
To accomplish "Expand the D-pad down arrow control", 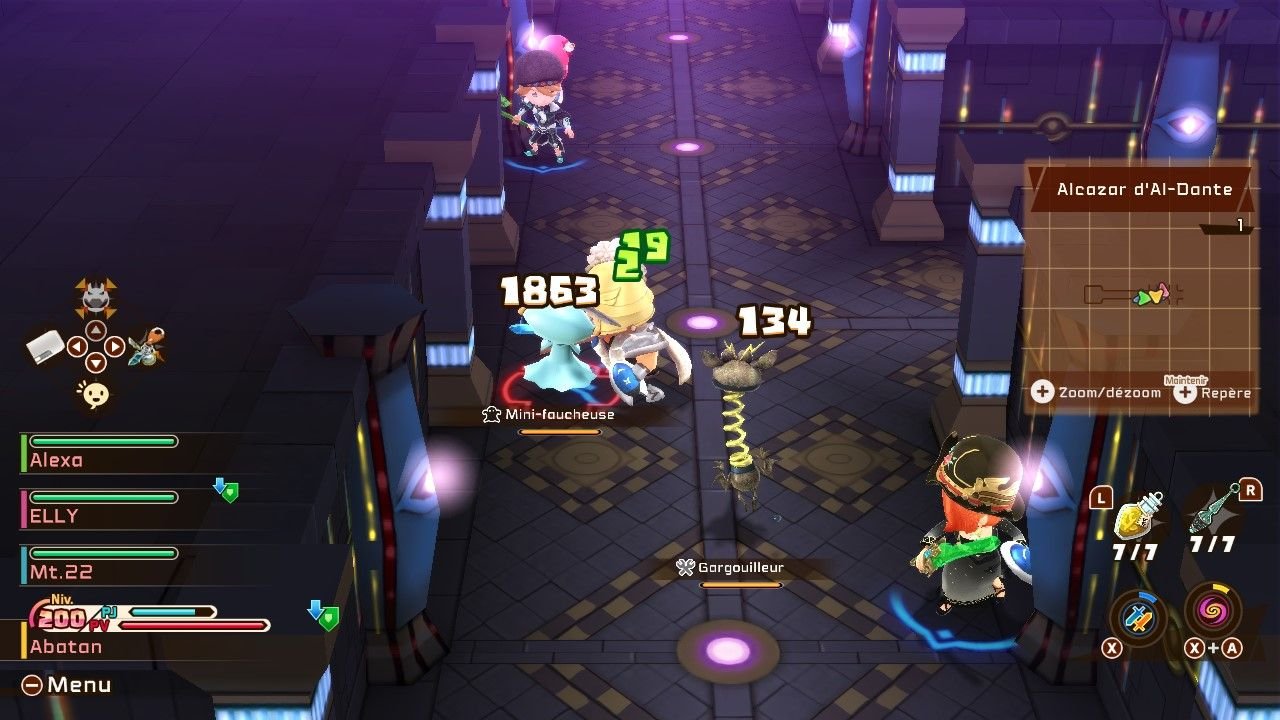I will click(x=96, y=363).
